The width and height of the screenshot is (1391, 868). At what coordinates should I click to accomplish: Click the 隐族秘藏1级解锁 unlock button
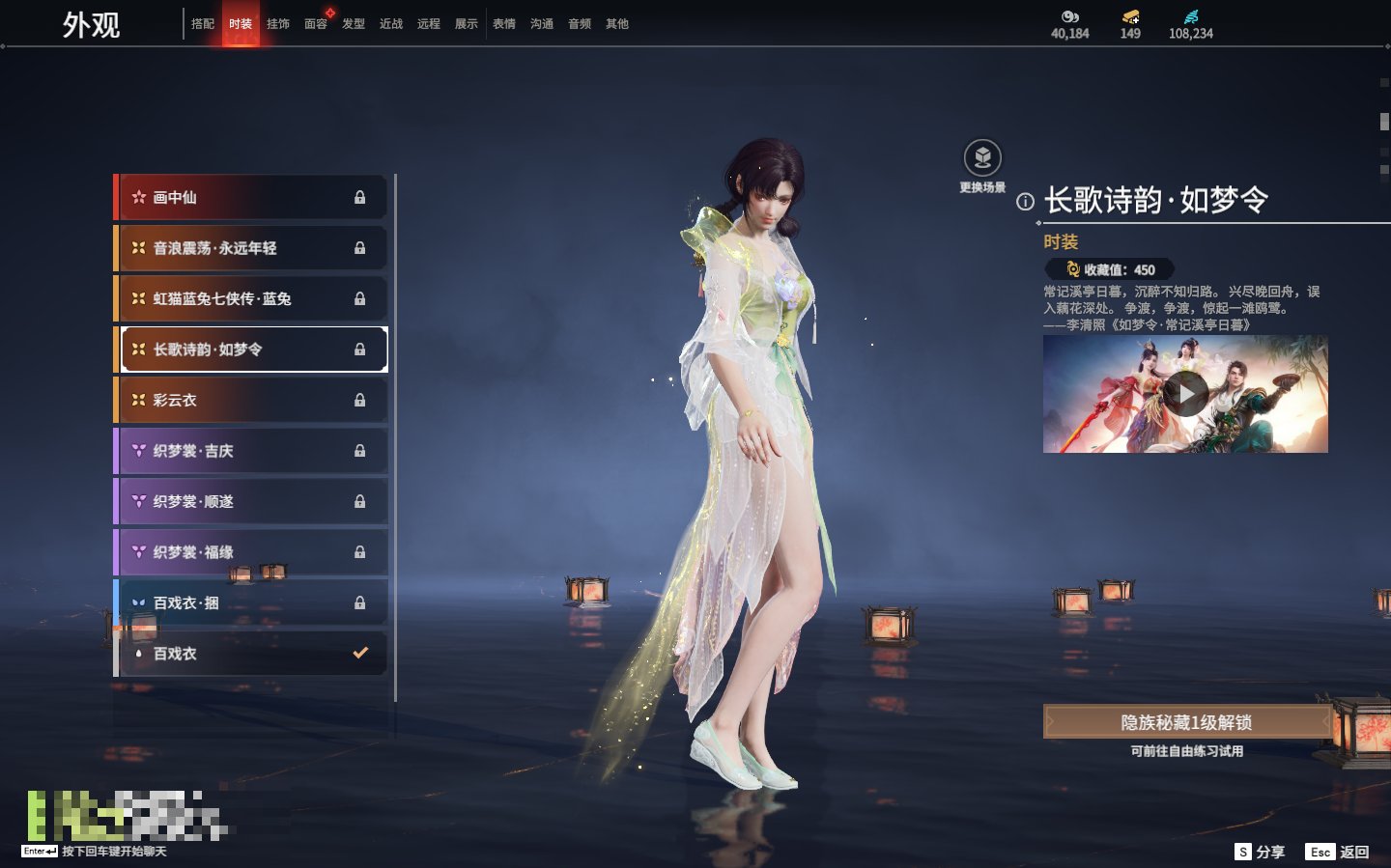1186,722
